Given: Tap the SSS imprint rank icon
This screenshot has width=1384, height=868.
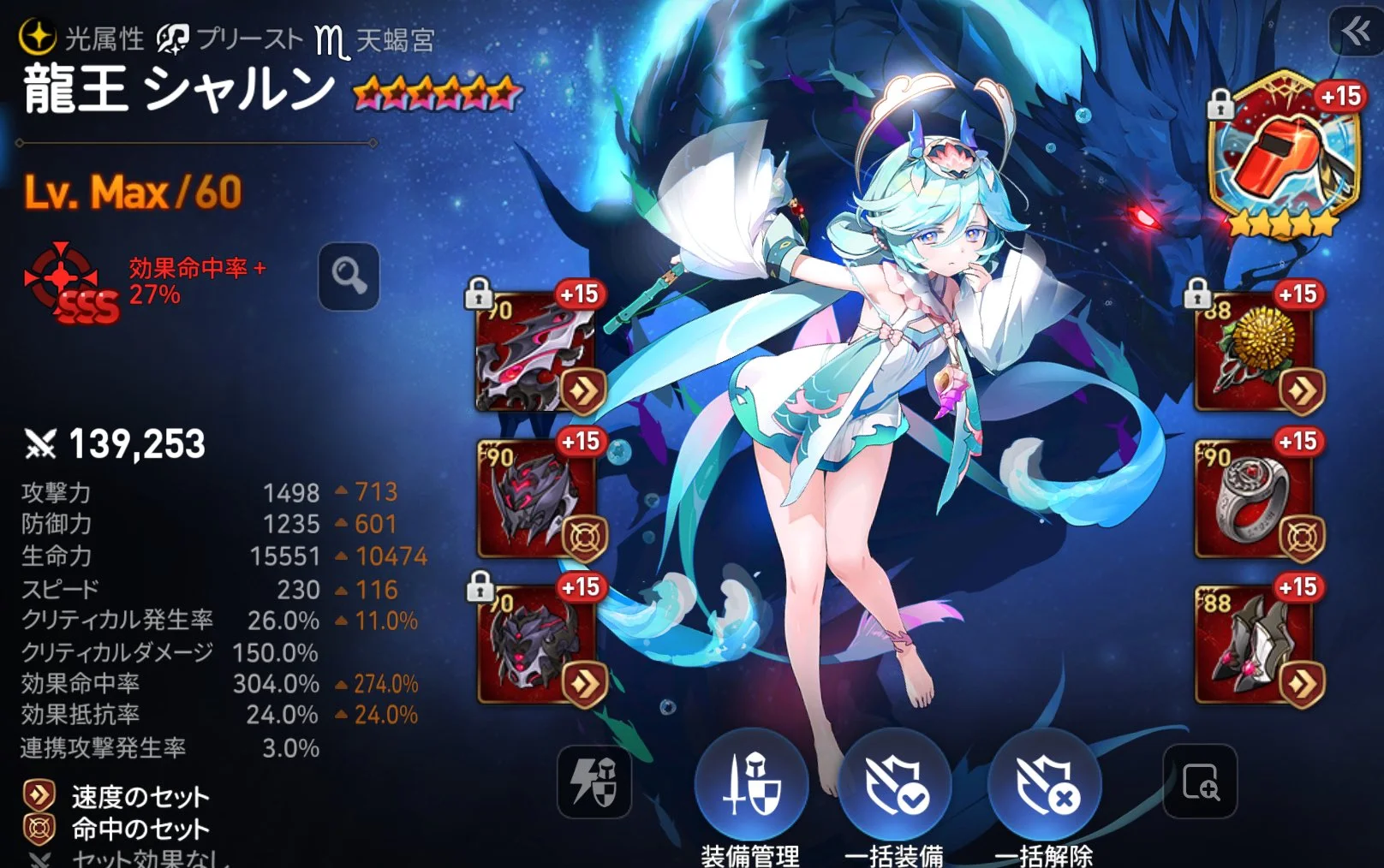Looking at the screenshot, I should [x=69, y=283].
